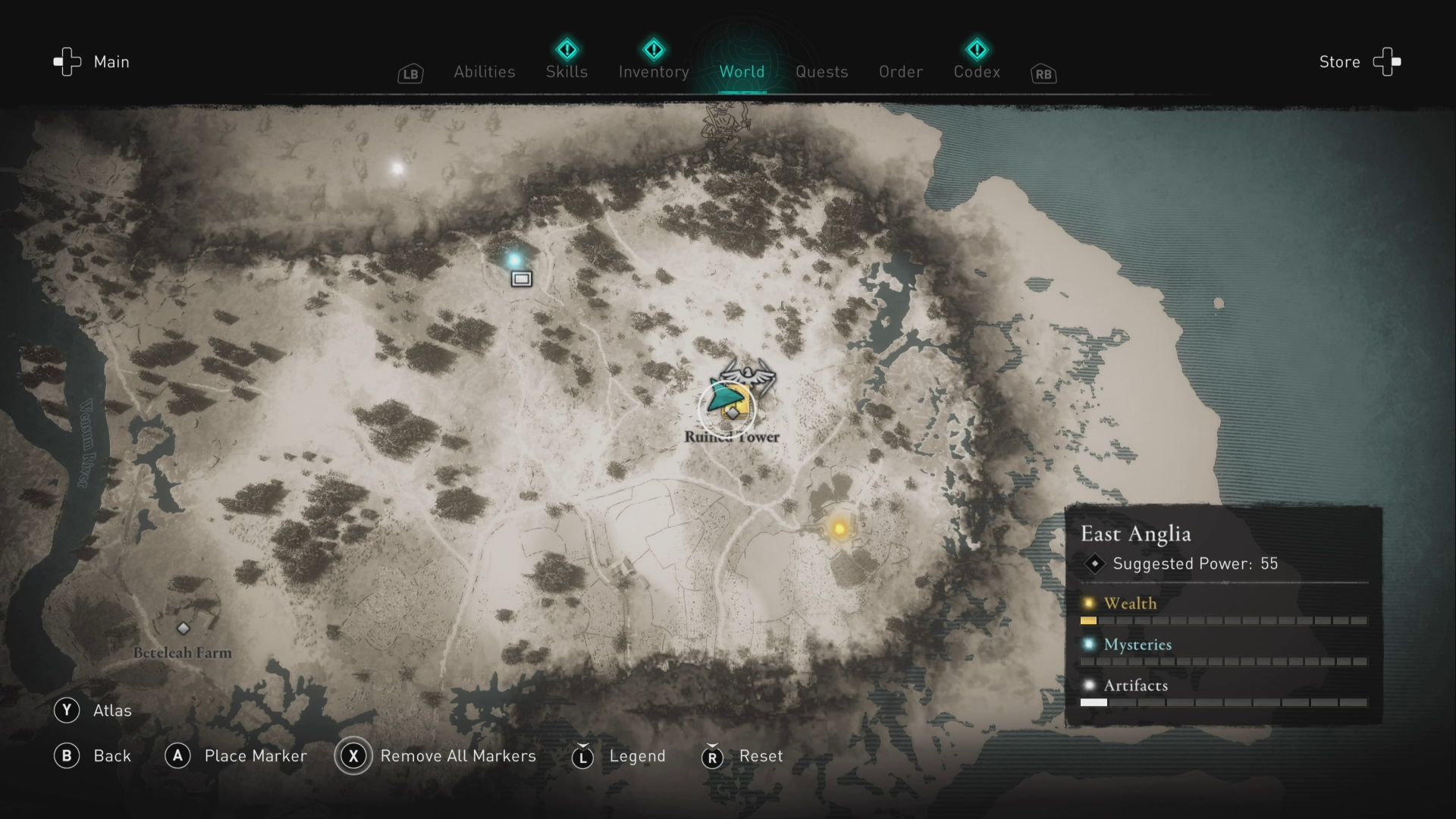Click the gold wealth marker on map
Screen dimensions: 1456x819
coord(839,529)
